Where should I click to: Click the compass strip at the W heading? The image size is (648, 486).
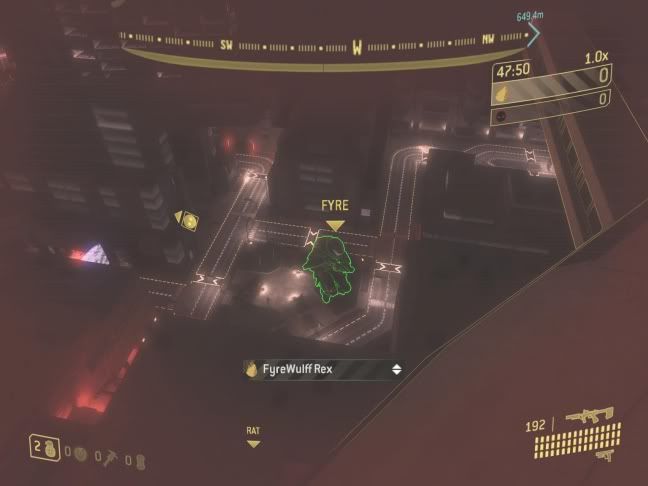[359, 46]
